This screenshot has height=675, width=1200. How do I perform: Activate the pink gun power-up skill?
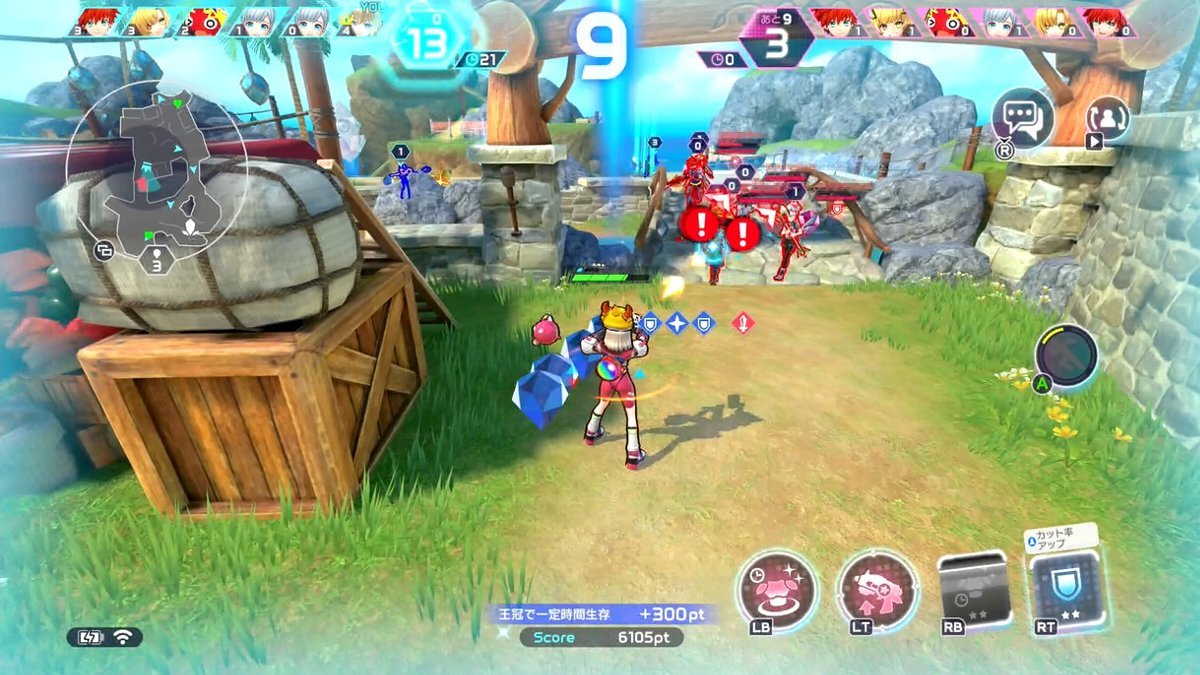pos(877,591)
